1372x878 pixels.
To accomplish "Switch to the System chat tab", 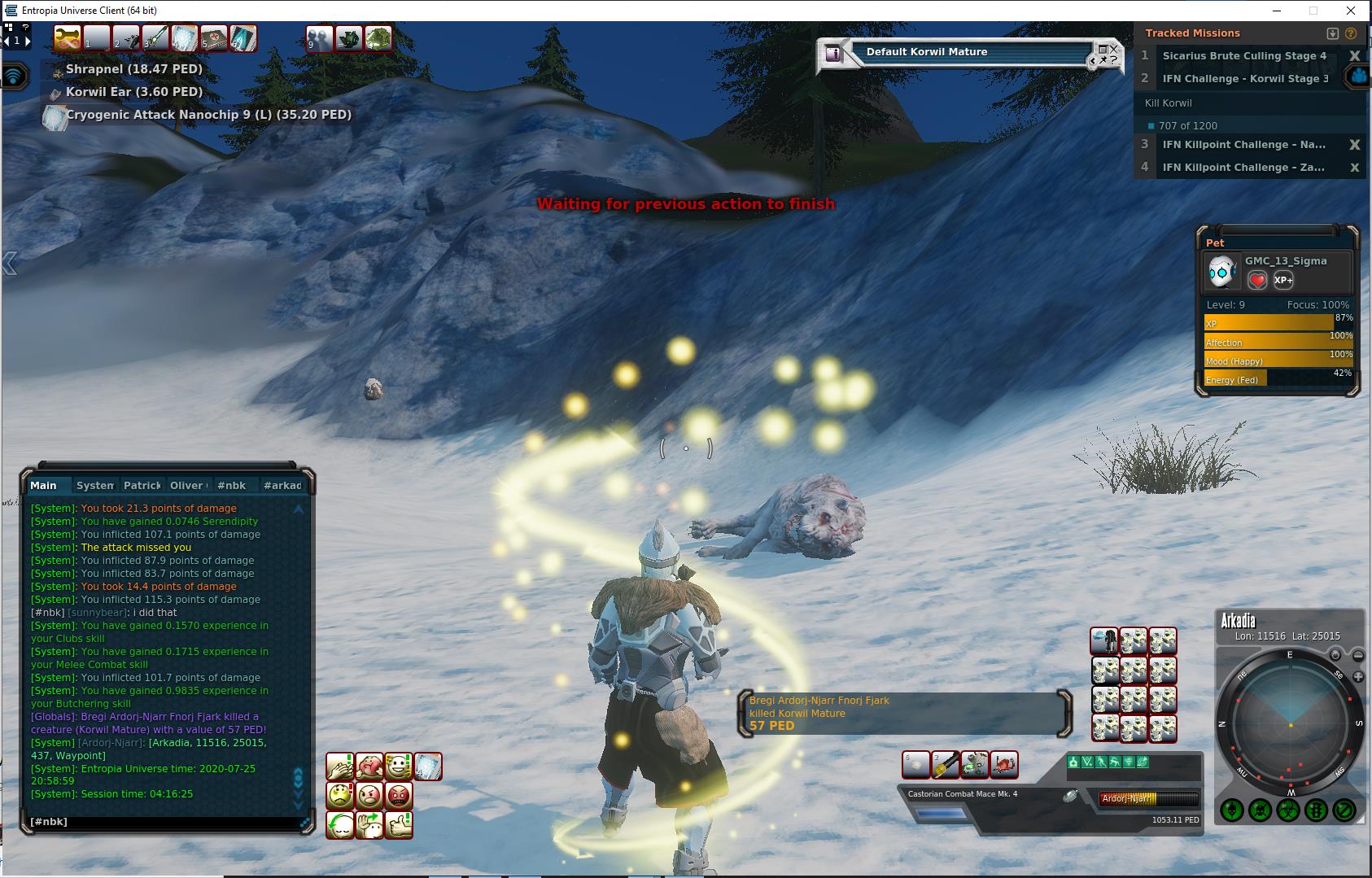I will click(x=94, y=485).
